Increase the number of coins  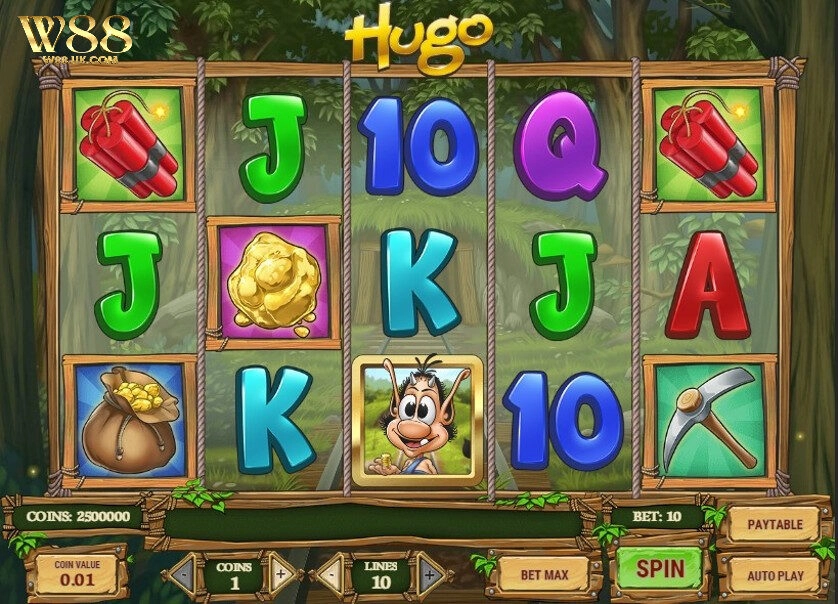[281, 575]
